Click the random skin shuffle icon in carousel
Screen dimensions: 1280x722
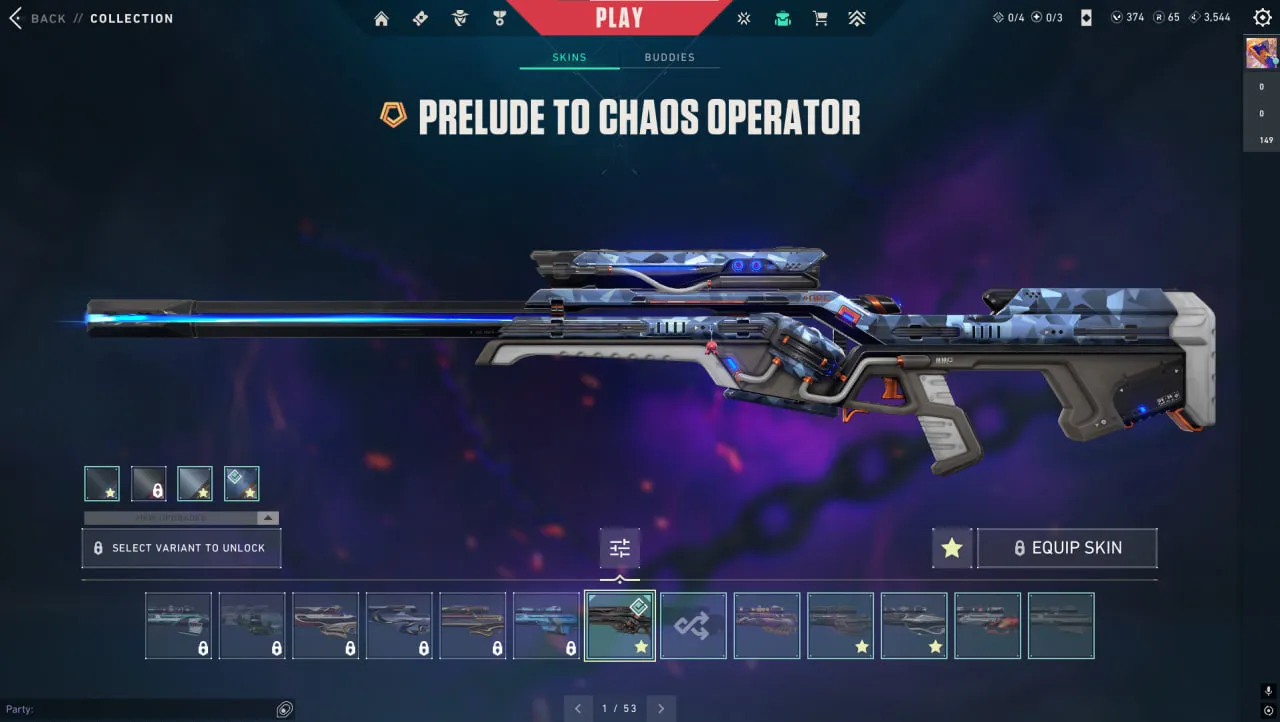point(693,625)
